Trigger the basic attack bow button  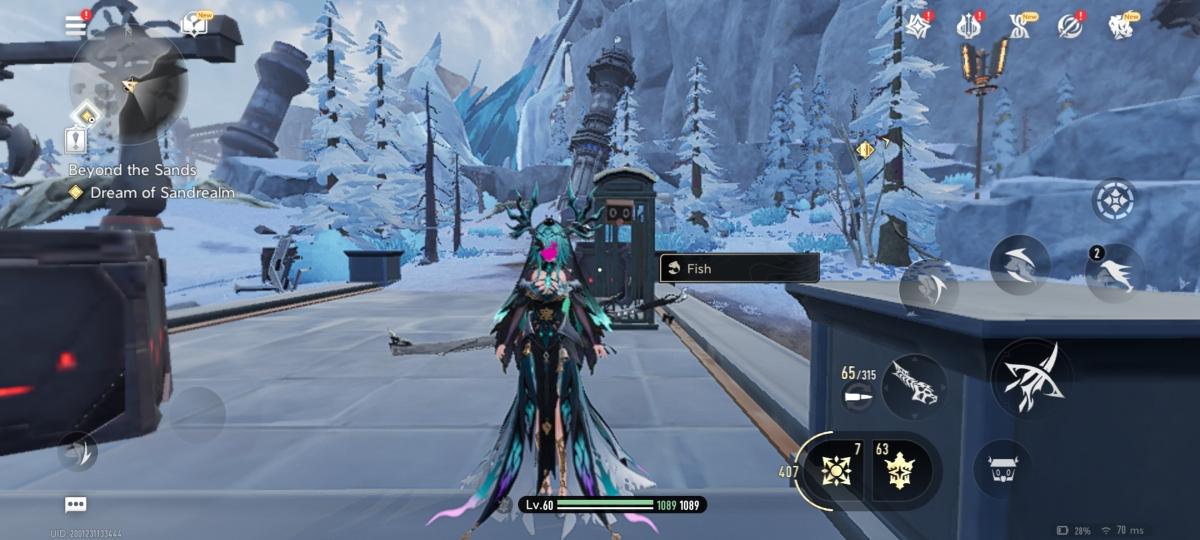tap(1030, 376)
